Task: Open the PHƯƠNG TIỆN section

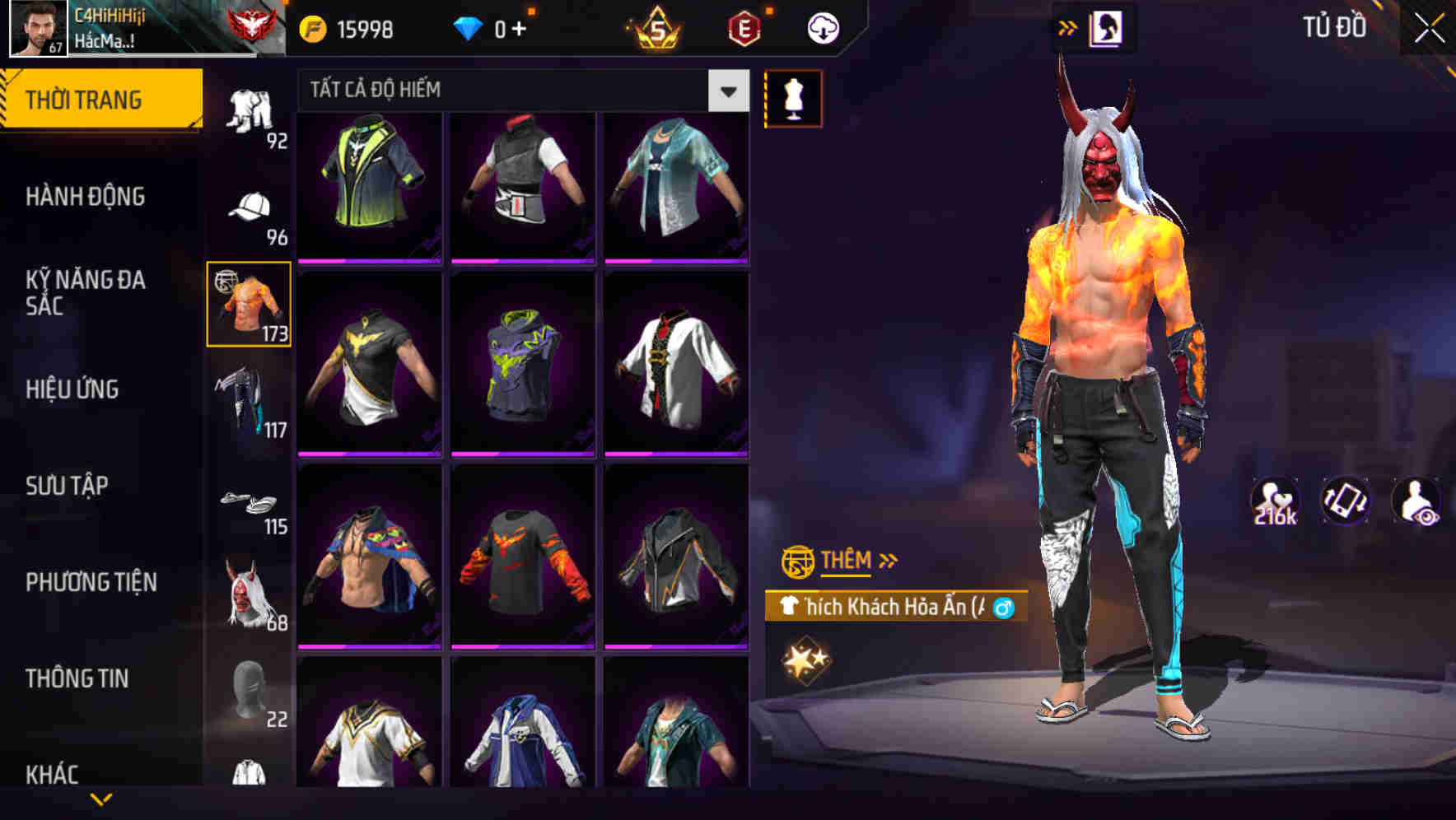Action: click(90, 581)
